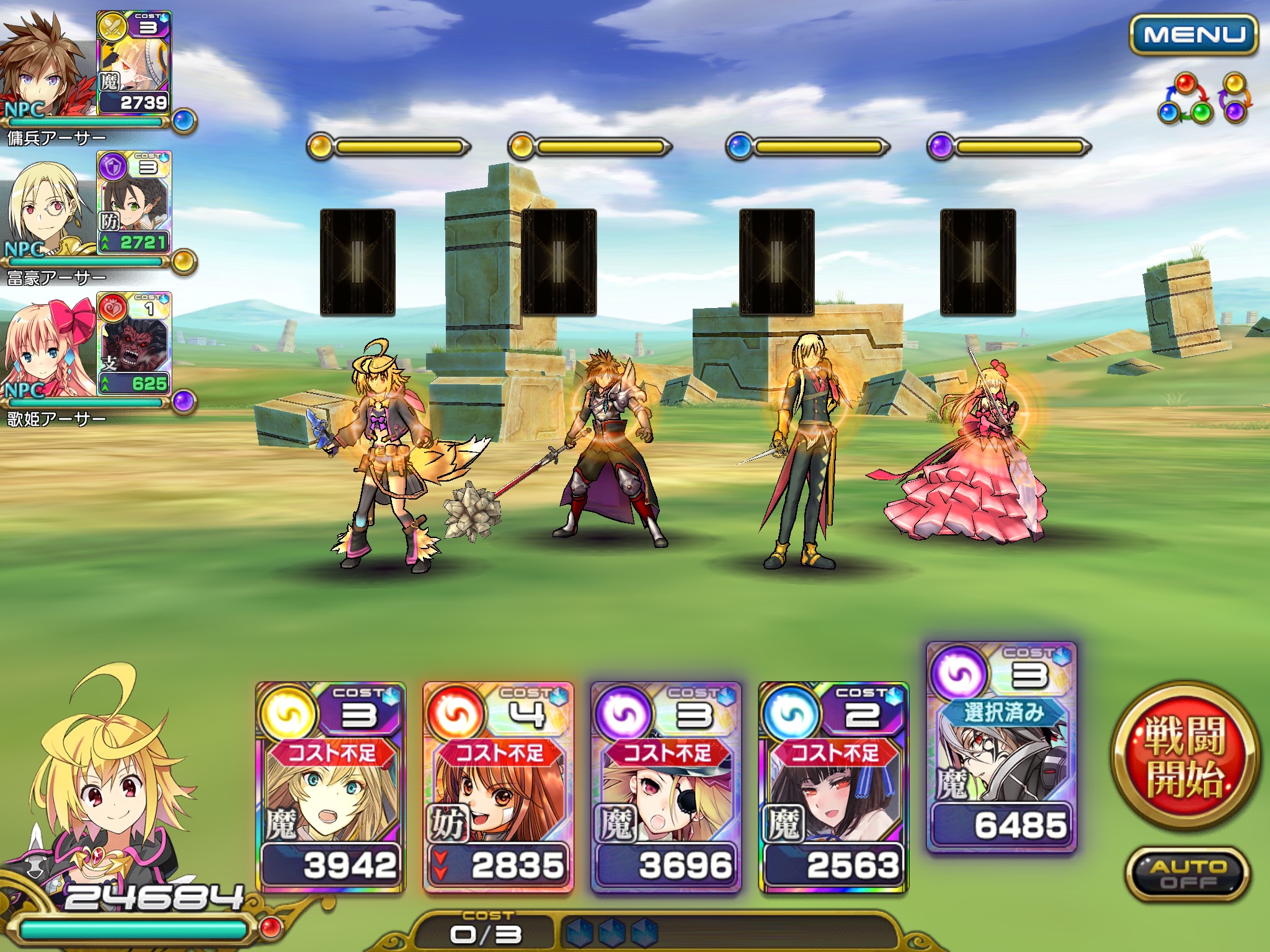The width and height of the screenshot is (1270, 952).
Task: Open the MENU button
Action: tap(1193, 35)
